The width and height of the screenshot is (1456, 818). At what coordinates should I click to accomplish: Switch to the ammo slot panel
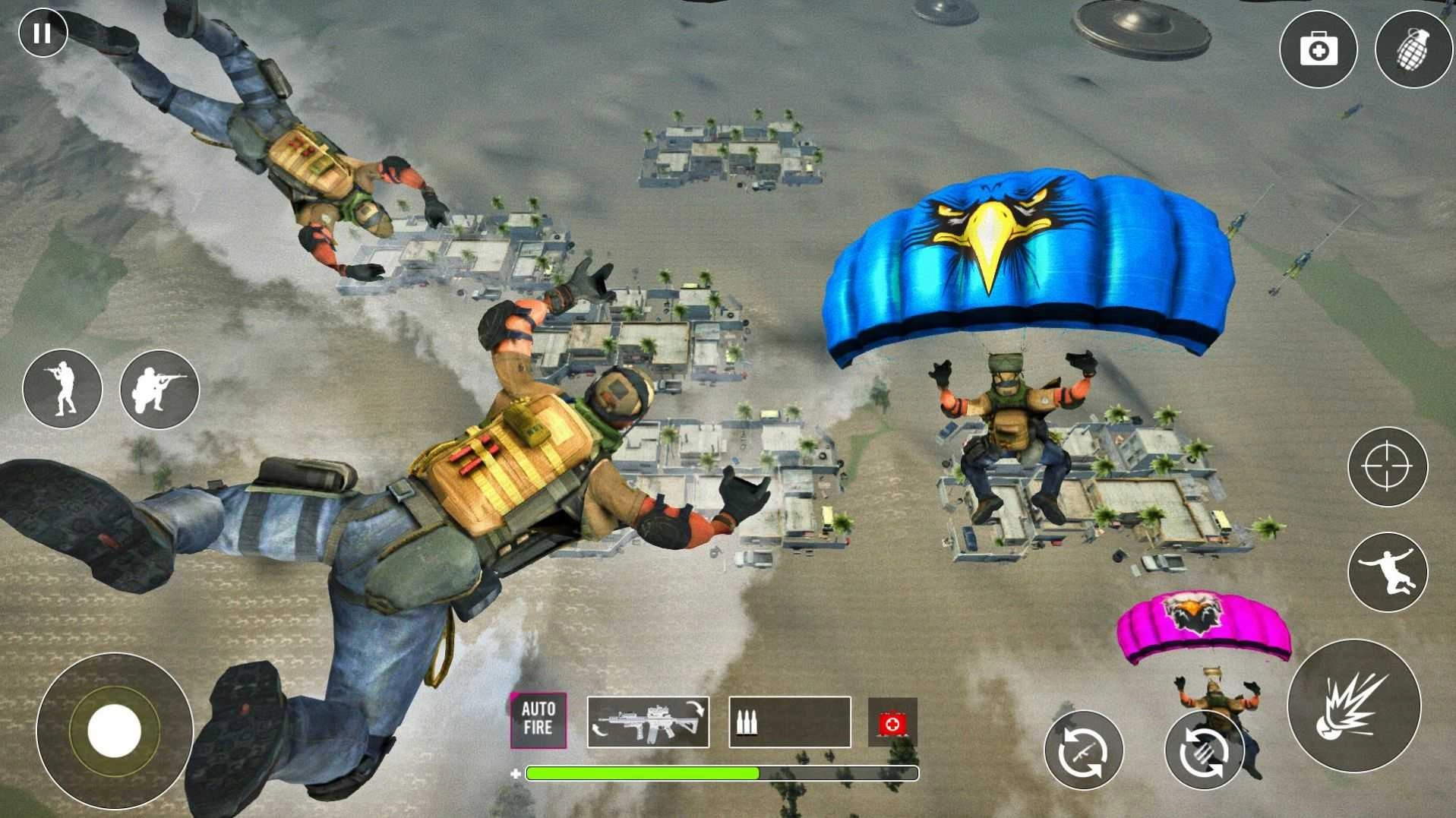[790, 723]
